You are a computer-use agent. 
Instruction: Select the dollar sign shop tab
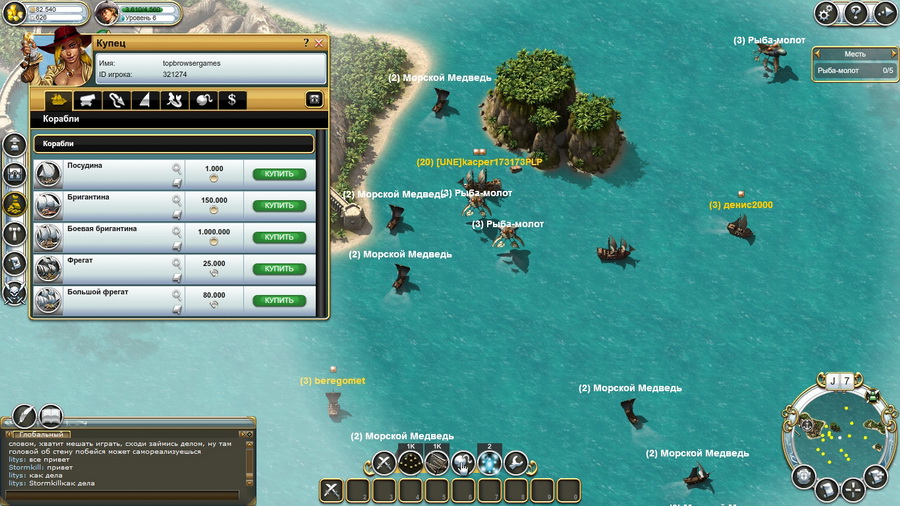pos(232,100)
